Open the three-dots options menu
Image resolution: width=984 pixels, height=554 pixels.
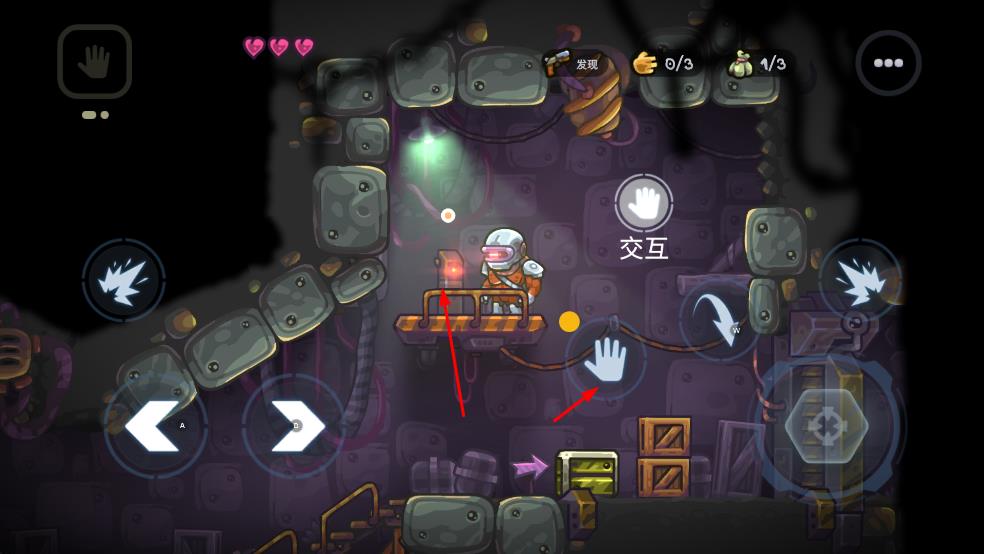(888, 63)
